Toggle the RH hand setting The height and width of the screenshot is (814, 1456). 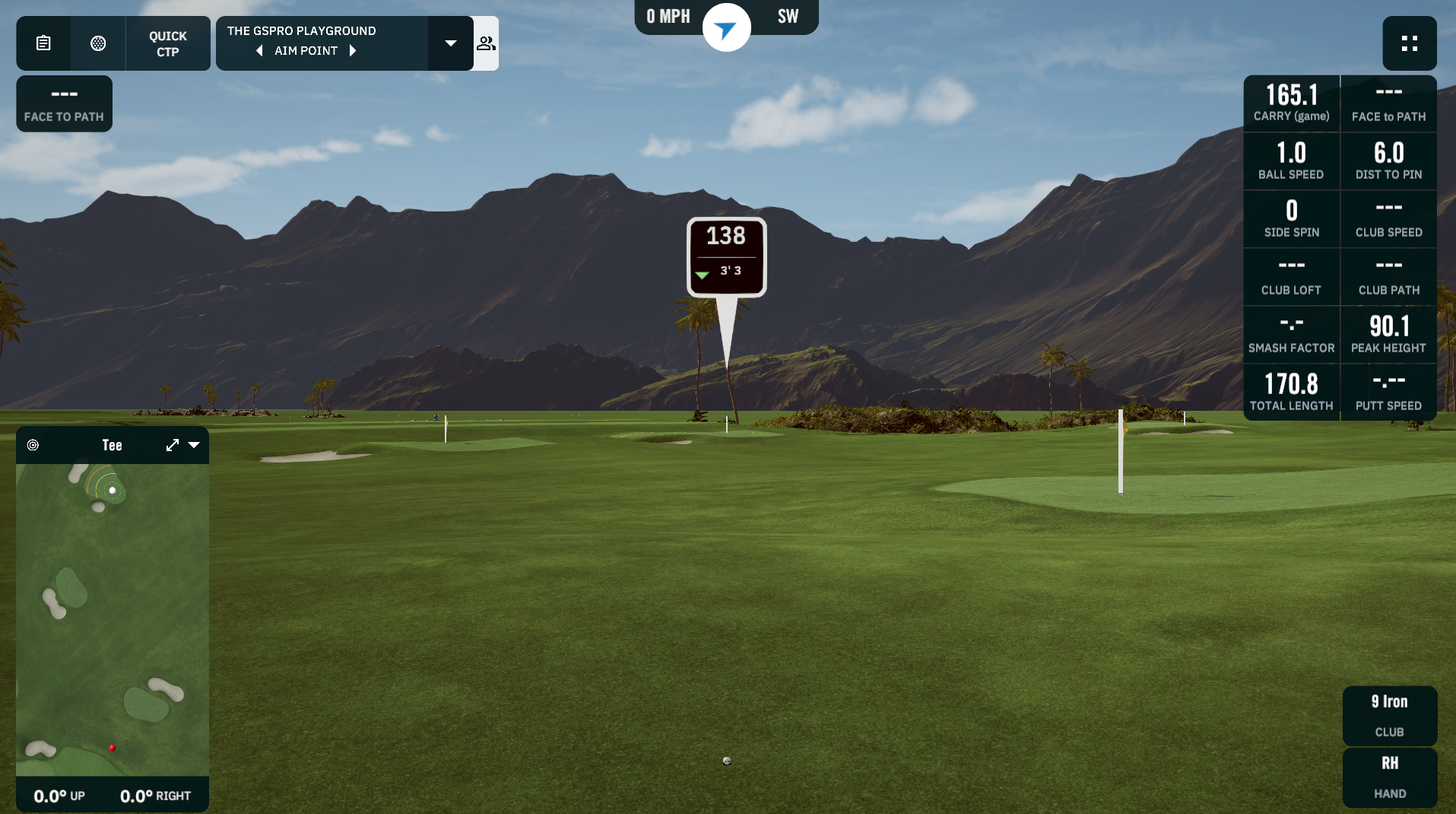(x=1389, y=777)
